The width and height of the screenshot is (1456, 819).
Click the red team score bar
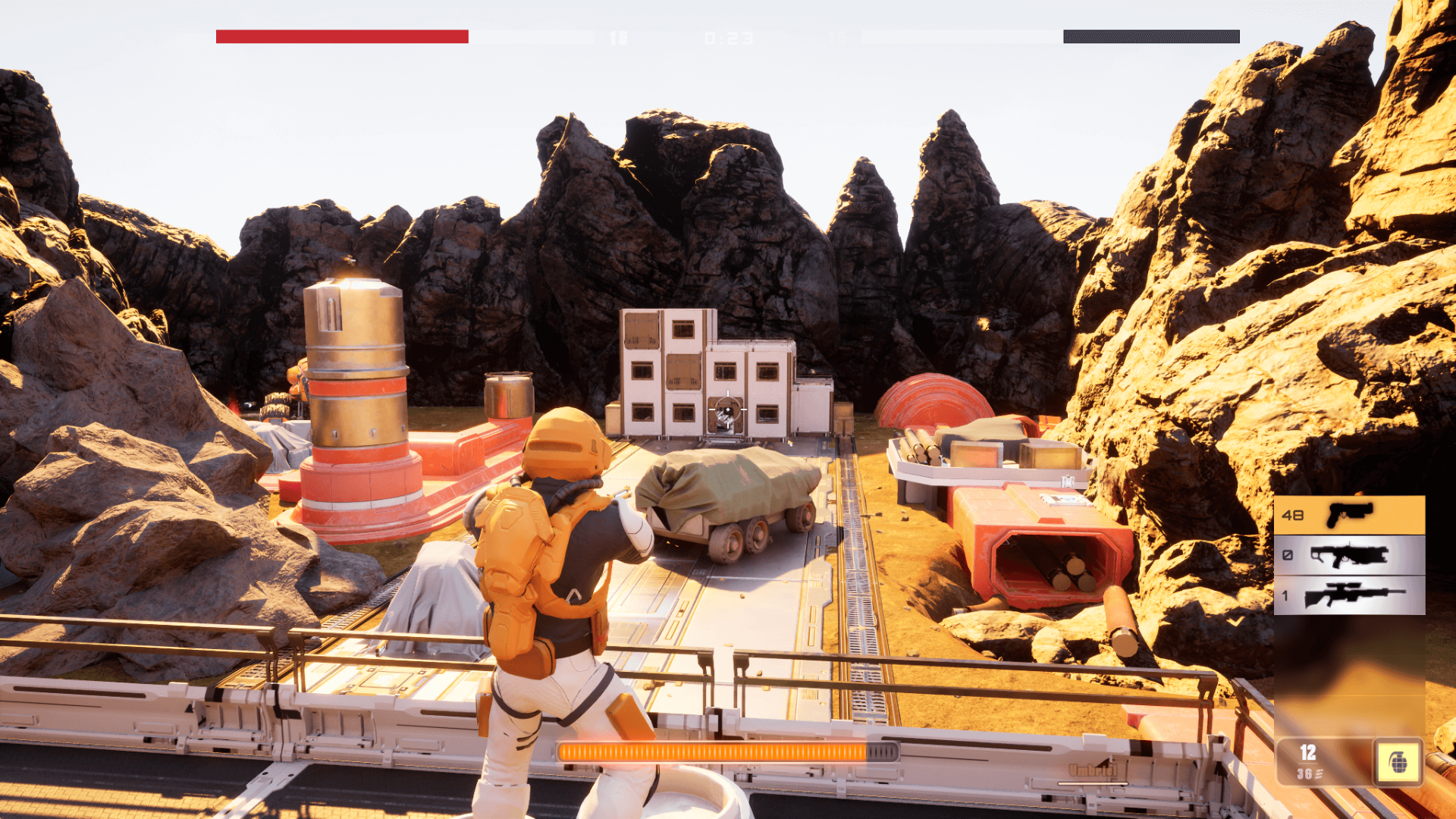(x=341, y=36)
